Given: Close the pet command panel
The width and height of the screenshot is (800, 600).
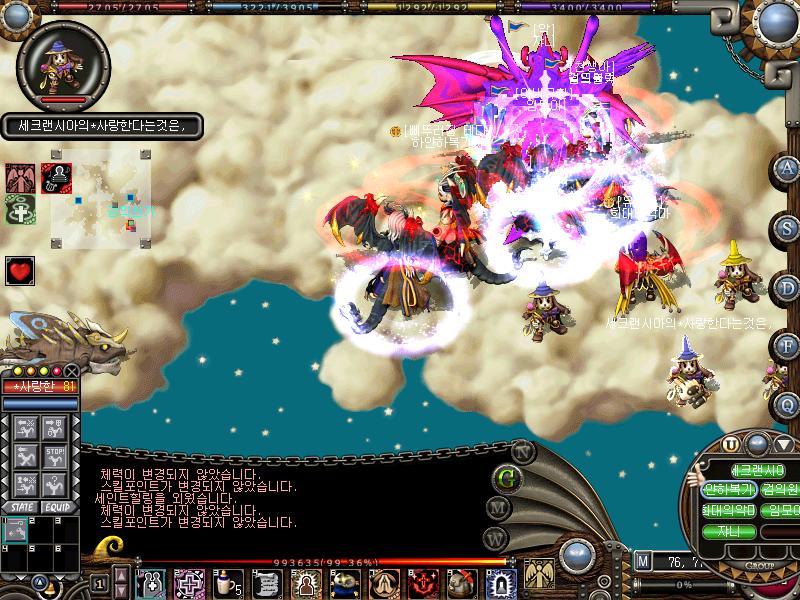Looking at the screenshot, I should [71, 371].
